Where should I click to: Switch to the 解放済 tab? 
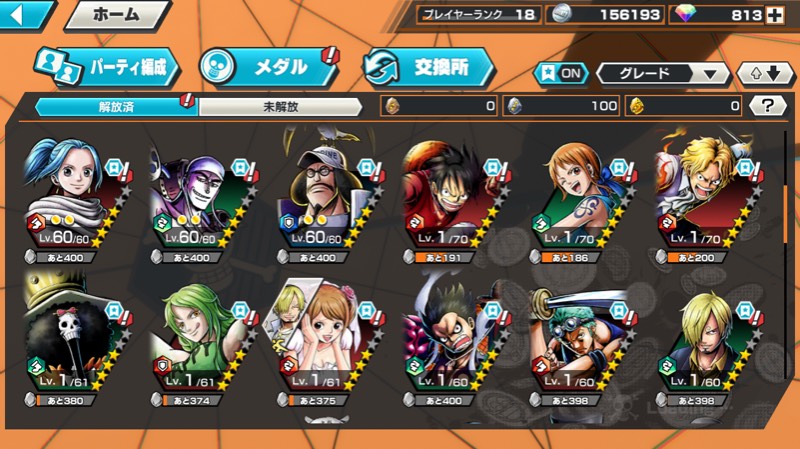[x=117, y=105]
